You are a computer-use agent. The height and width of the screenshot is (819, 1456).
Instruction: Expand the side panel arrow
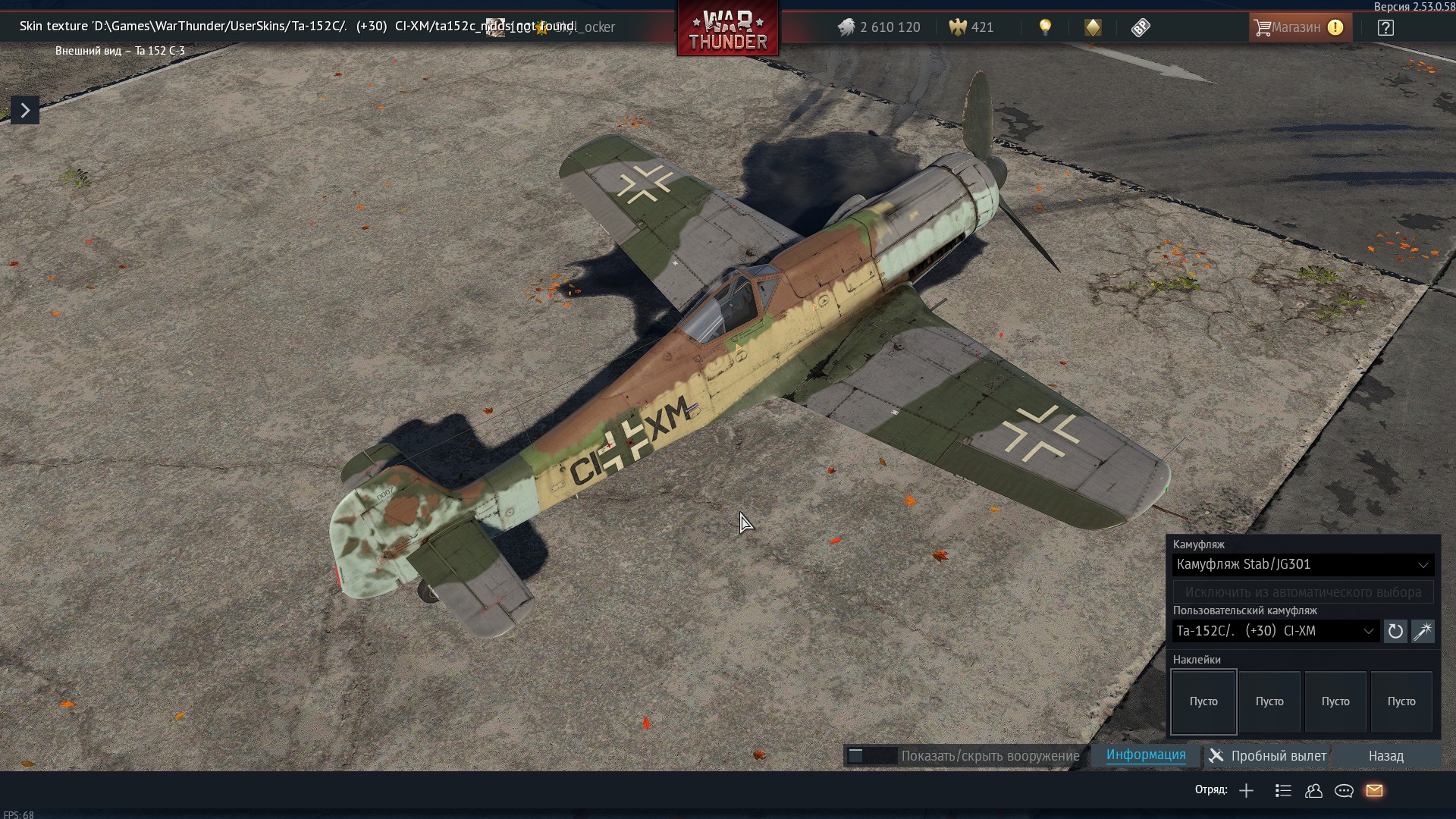pyautogui.click(x=25, y=111)
